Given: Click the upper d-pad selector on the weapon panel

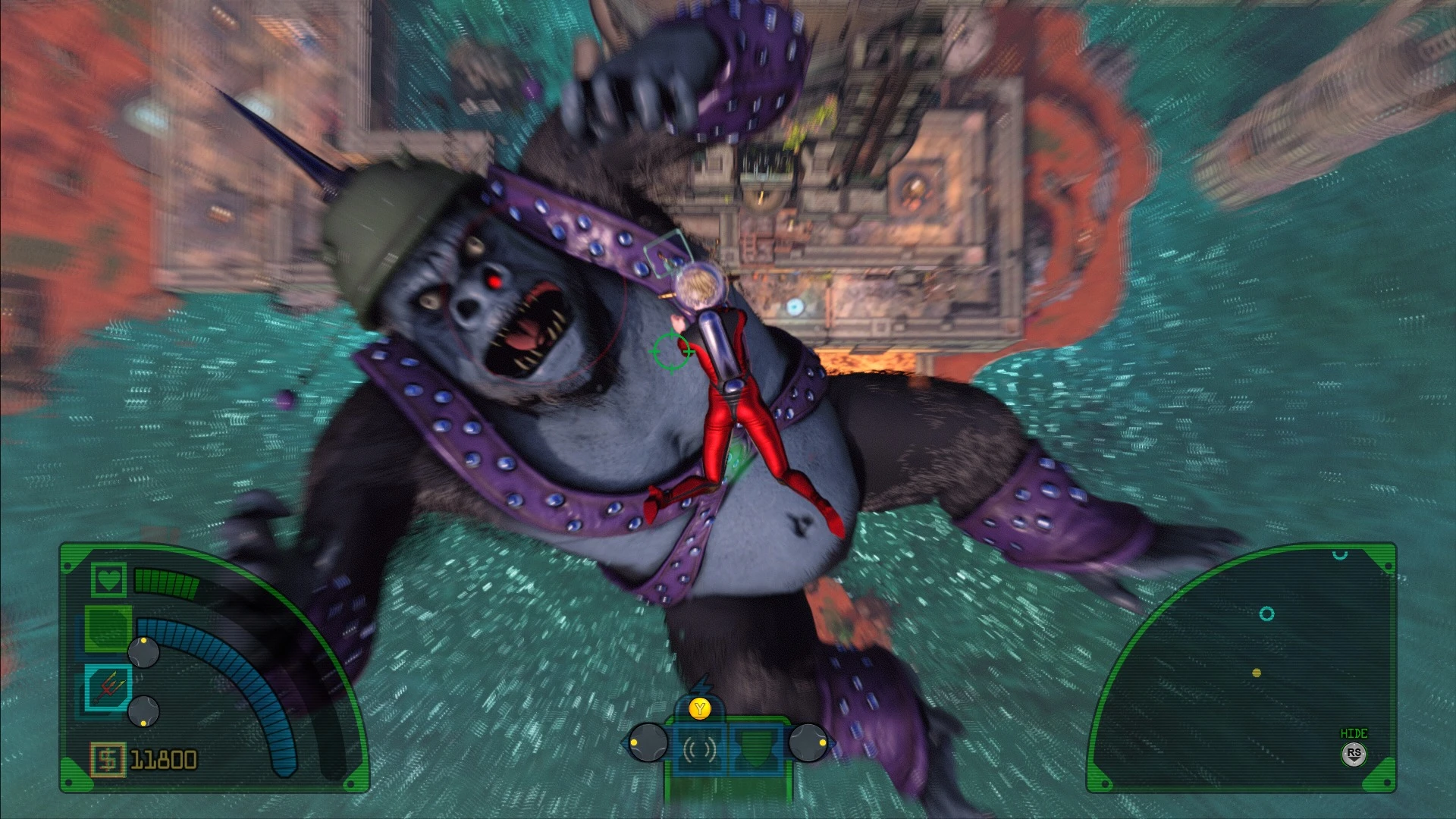Looking at the screenshot, I should tap(143, 652).
